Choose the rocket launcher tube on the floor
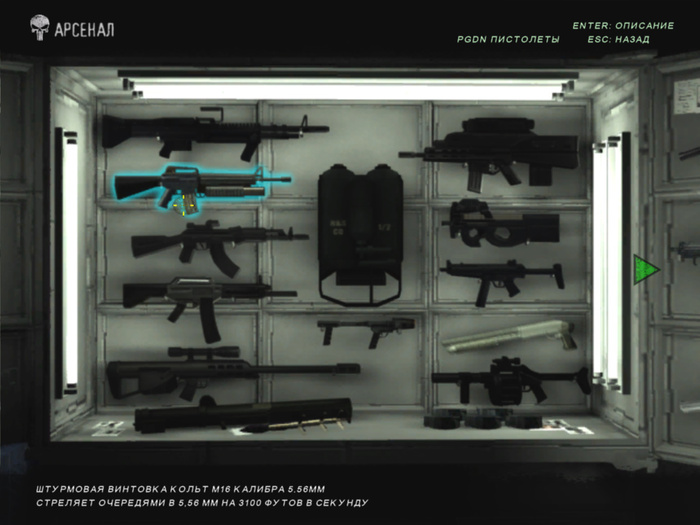This screenshot has width=700, height=525. pos(242,413)
